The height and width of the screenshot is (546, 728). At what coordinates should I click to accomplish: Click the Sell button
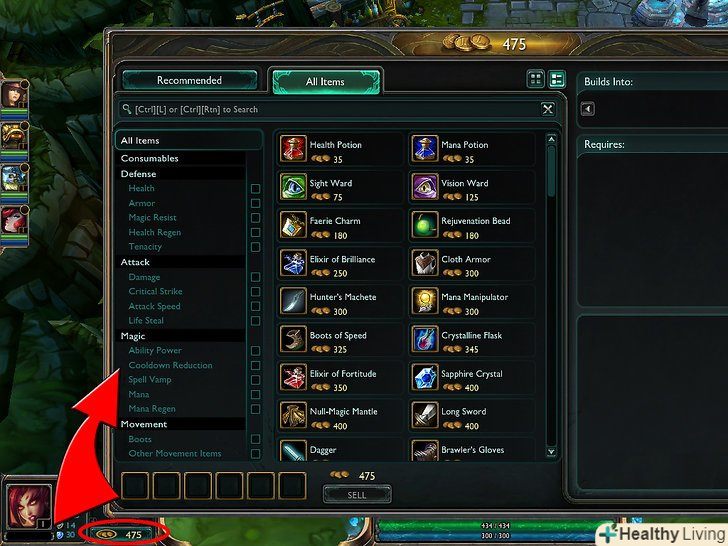pyautogui.click(x=357, y=494)
